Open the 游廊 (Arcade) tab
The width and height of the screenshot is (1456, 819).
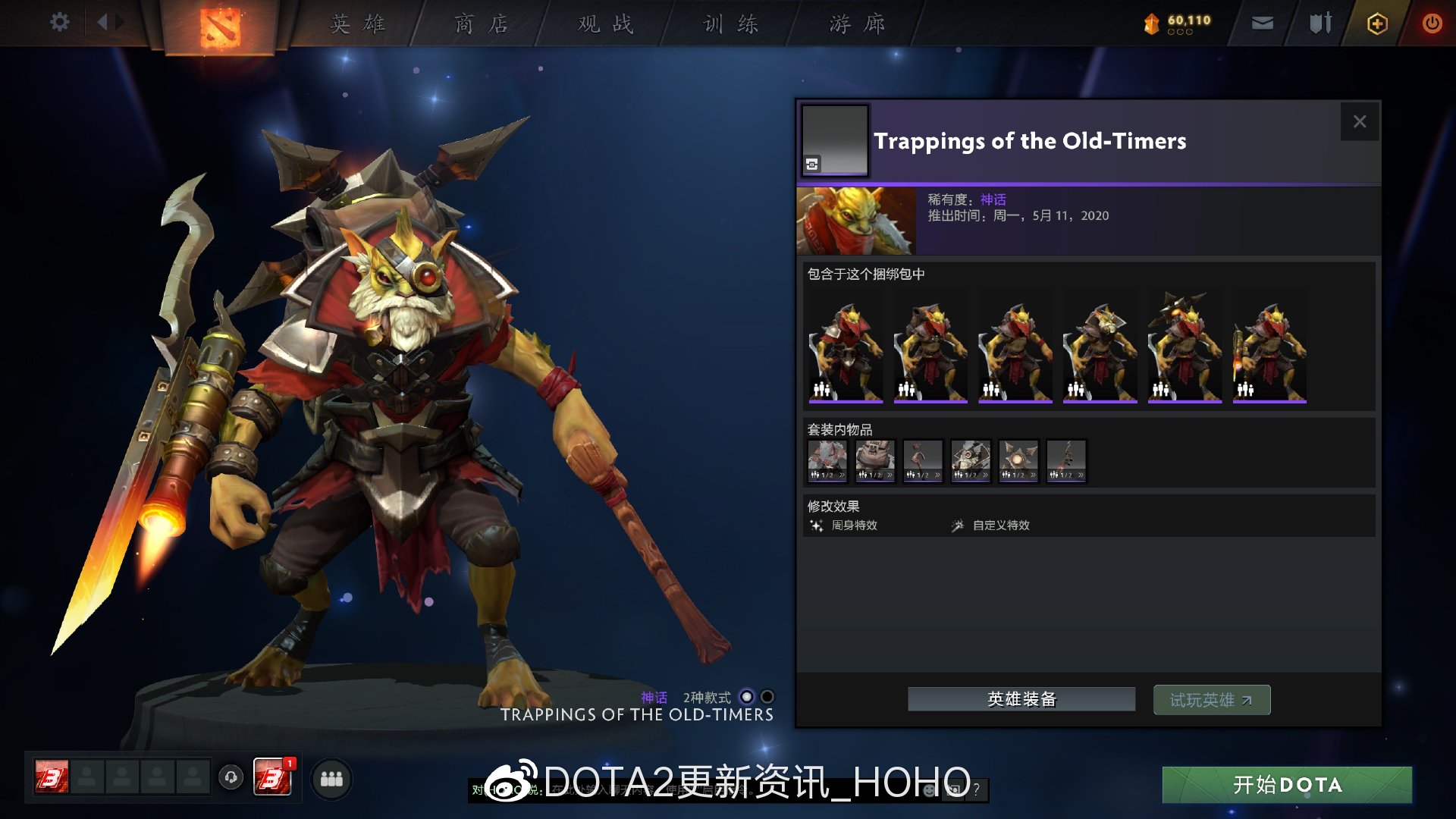858,24
